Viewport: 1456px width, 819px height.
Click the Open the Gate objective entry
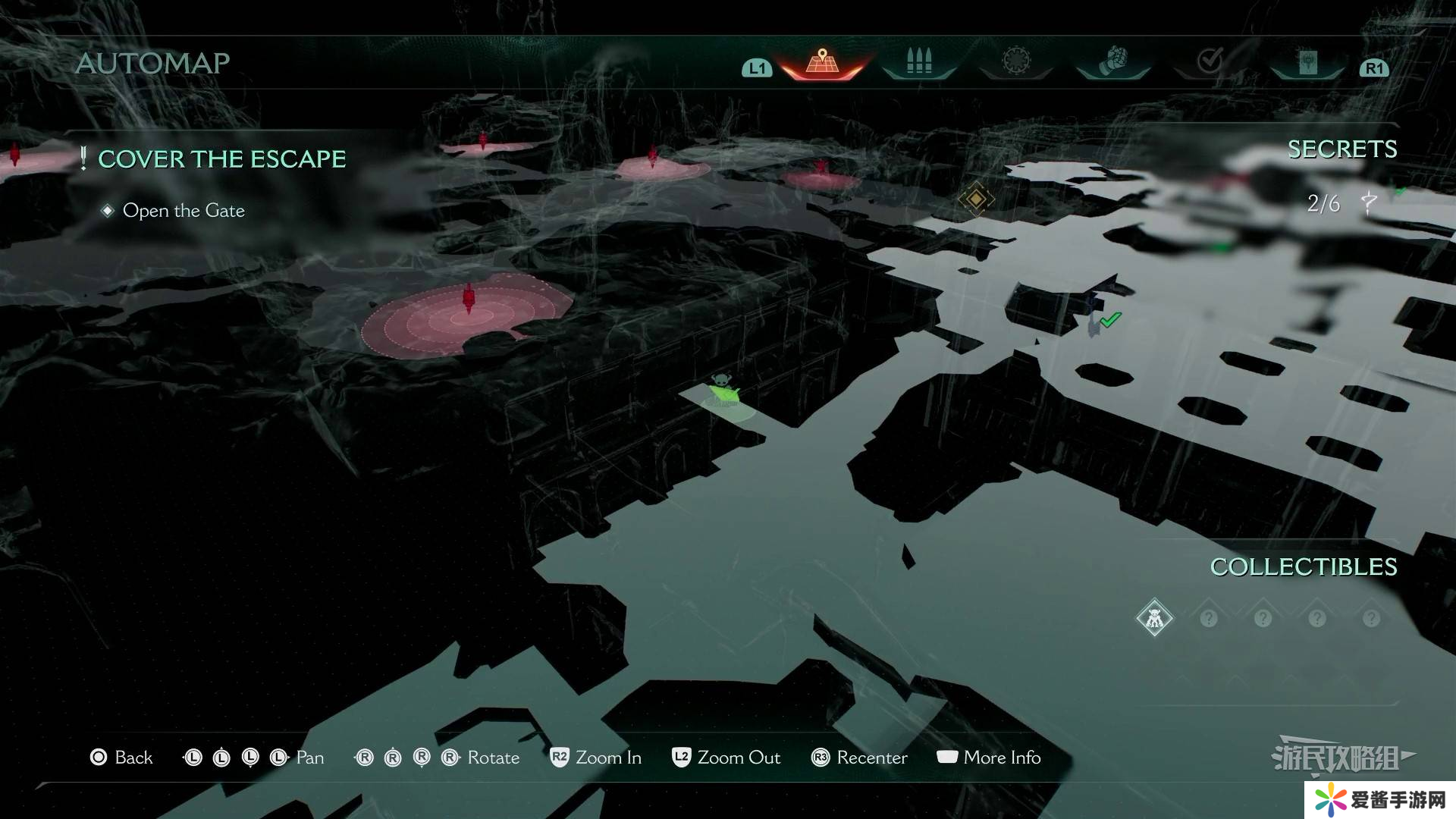[x=184, y=211]
